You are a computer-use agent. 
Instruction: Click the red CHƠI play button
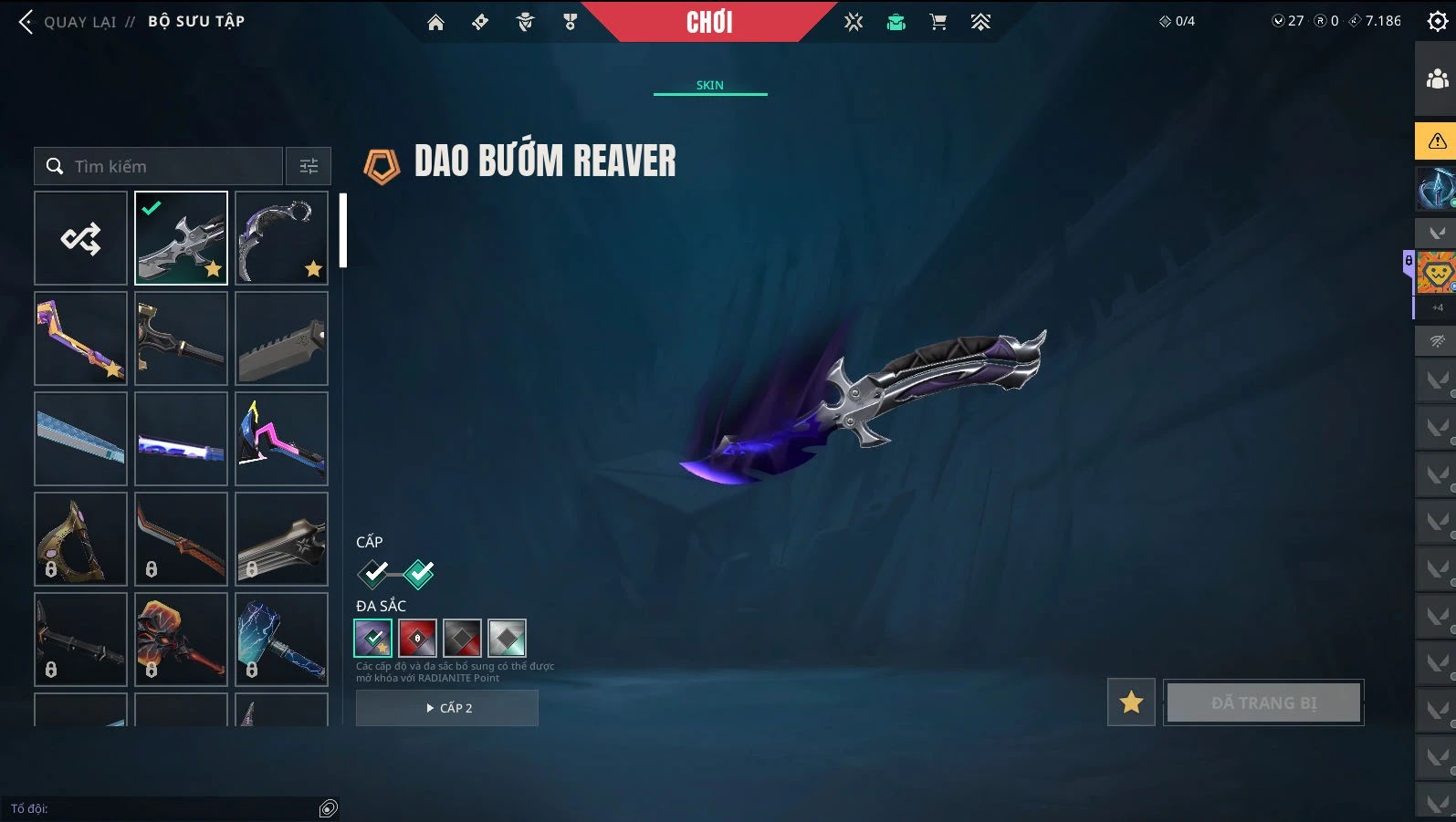click(x=709, y=23)
